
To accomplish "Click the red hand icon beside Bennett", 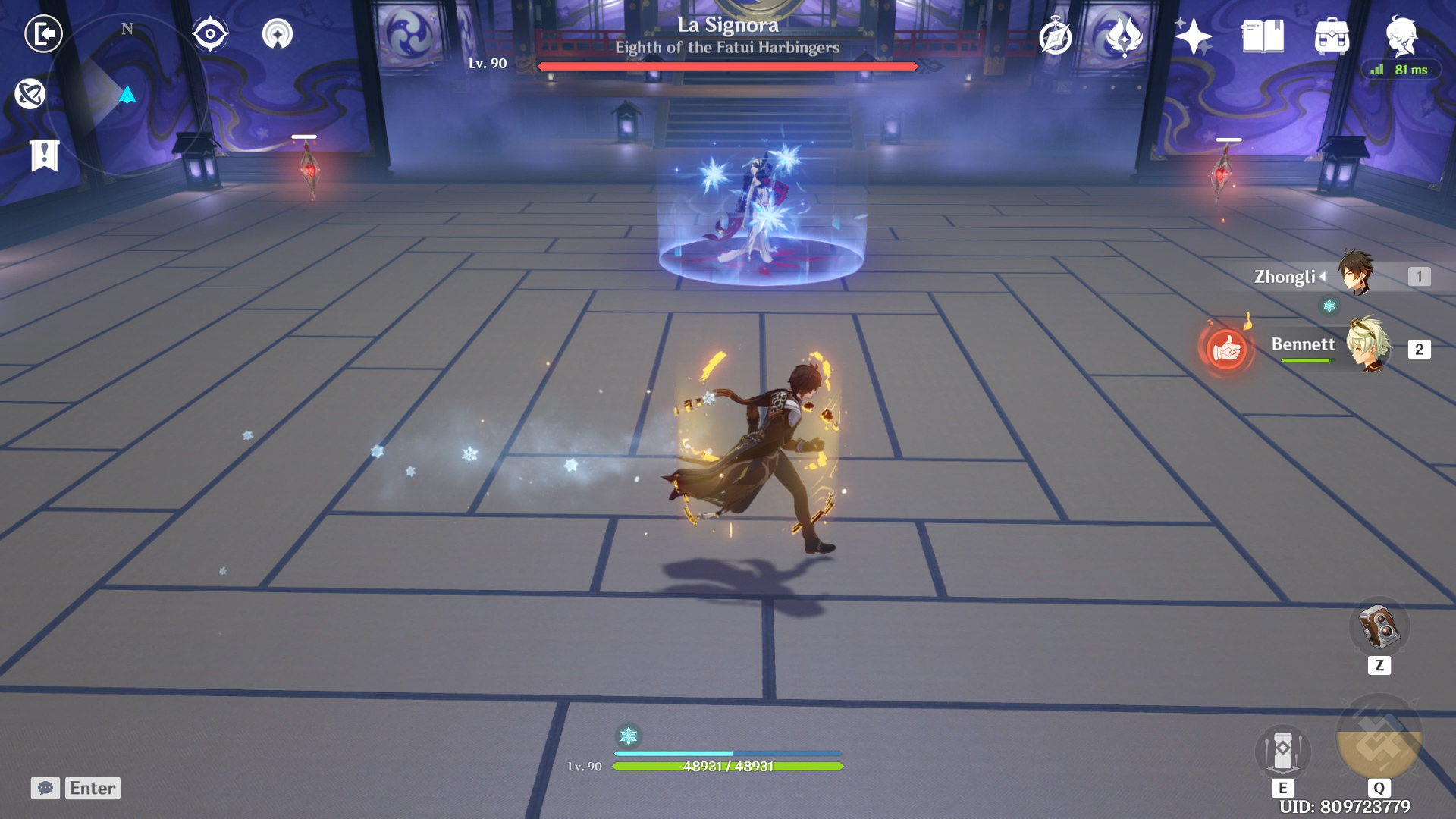I will coord(1226,350).
